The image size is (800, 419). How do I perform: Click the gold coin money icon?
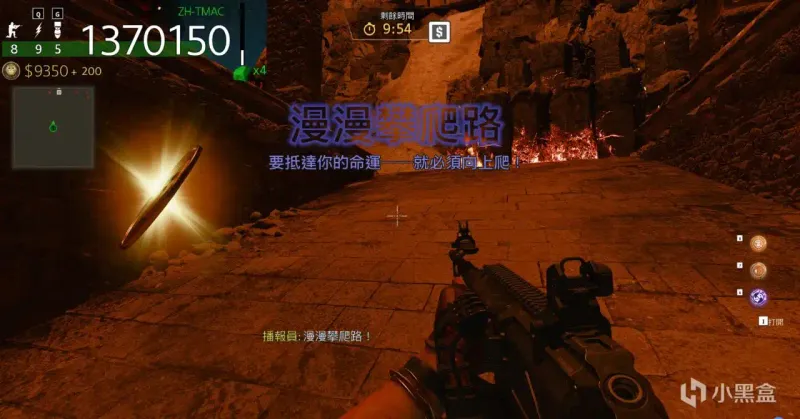pos(11,70)
